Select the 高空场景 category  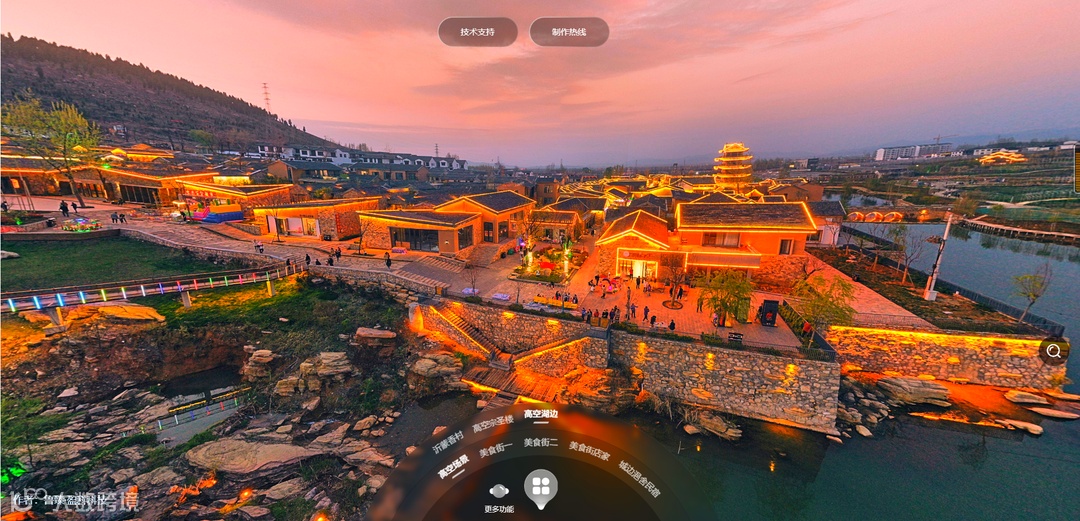(454, 467)
